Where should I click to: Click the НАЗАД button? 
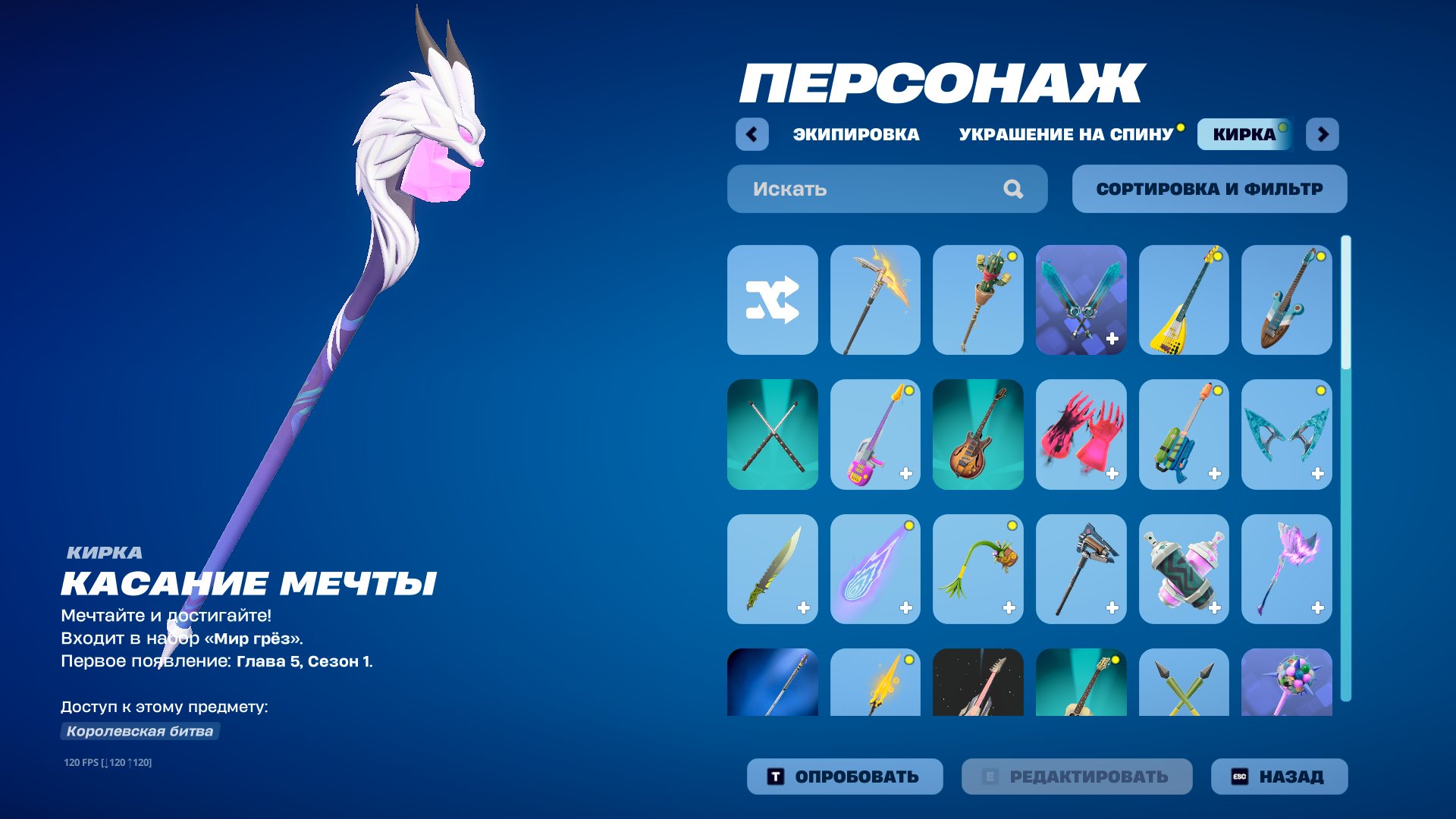1279,776
